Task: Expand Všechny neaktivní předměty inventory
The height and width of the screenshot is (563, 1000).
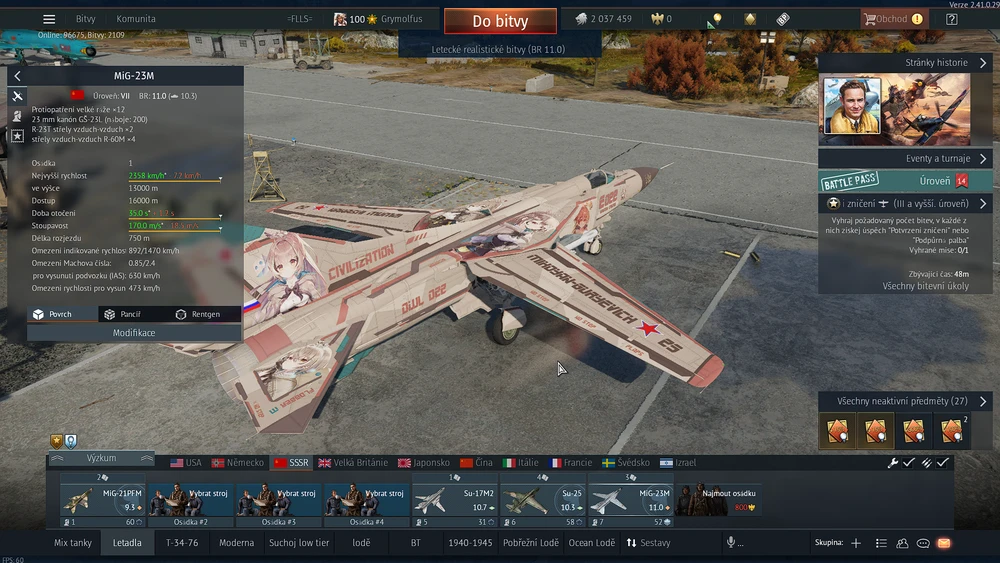Action: (x=905, y=401)
